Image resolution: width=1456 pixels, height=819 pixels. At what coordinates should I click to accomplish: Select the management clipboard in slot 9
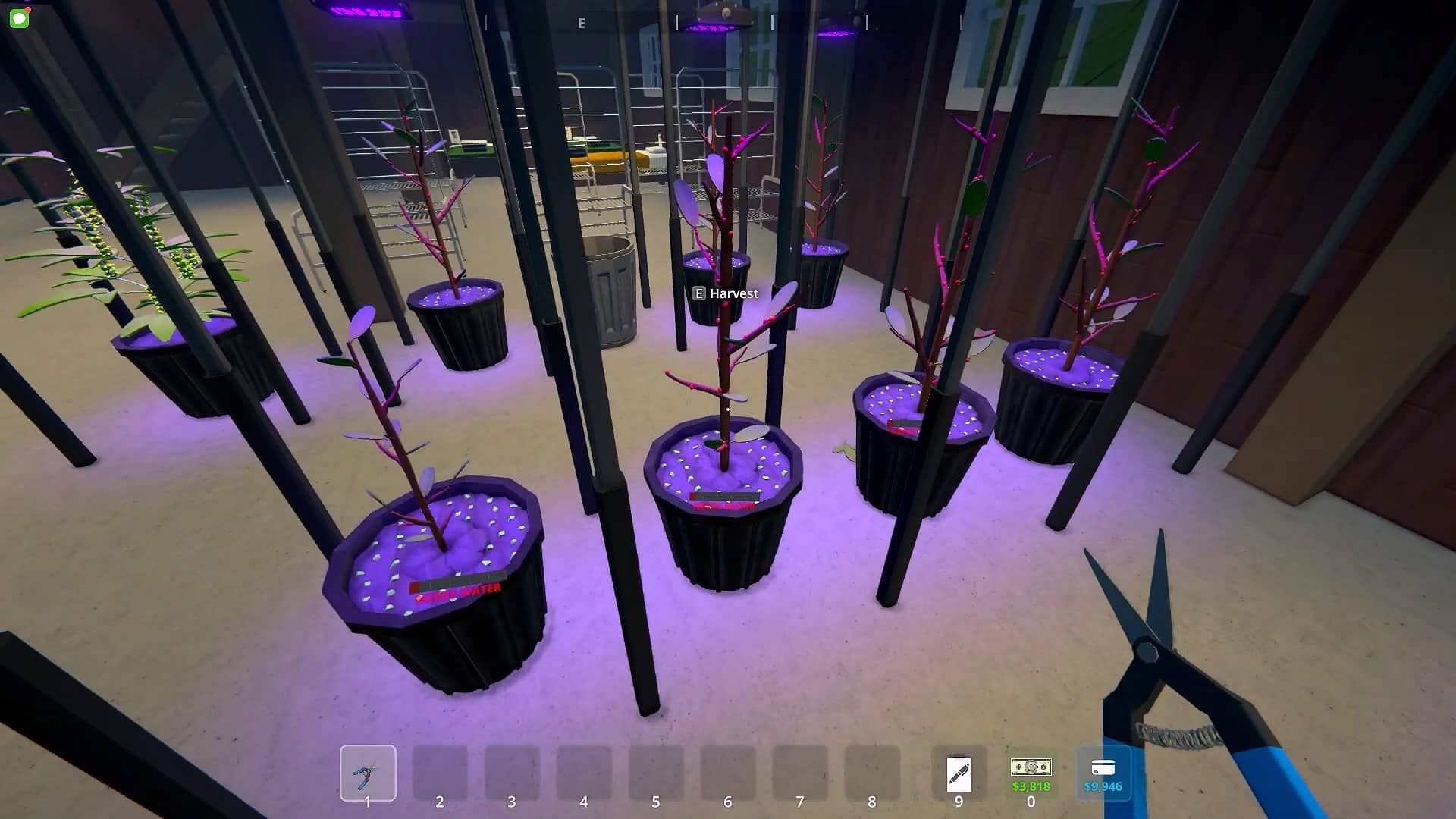click(x=959, y=774)
